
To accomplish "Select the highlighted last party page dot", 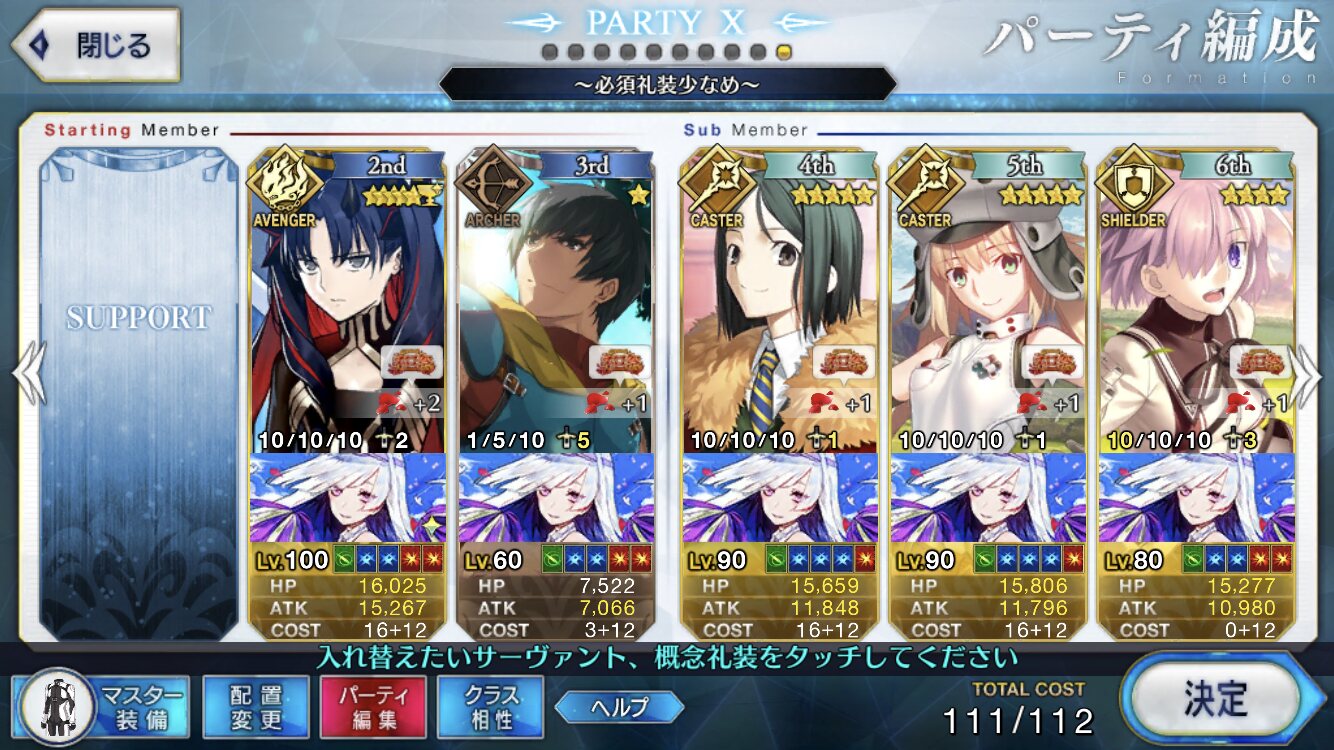I will point(785,51).
